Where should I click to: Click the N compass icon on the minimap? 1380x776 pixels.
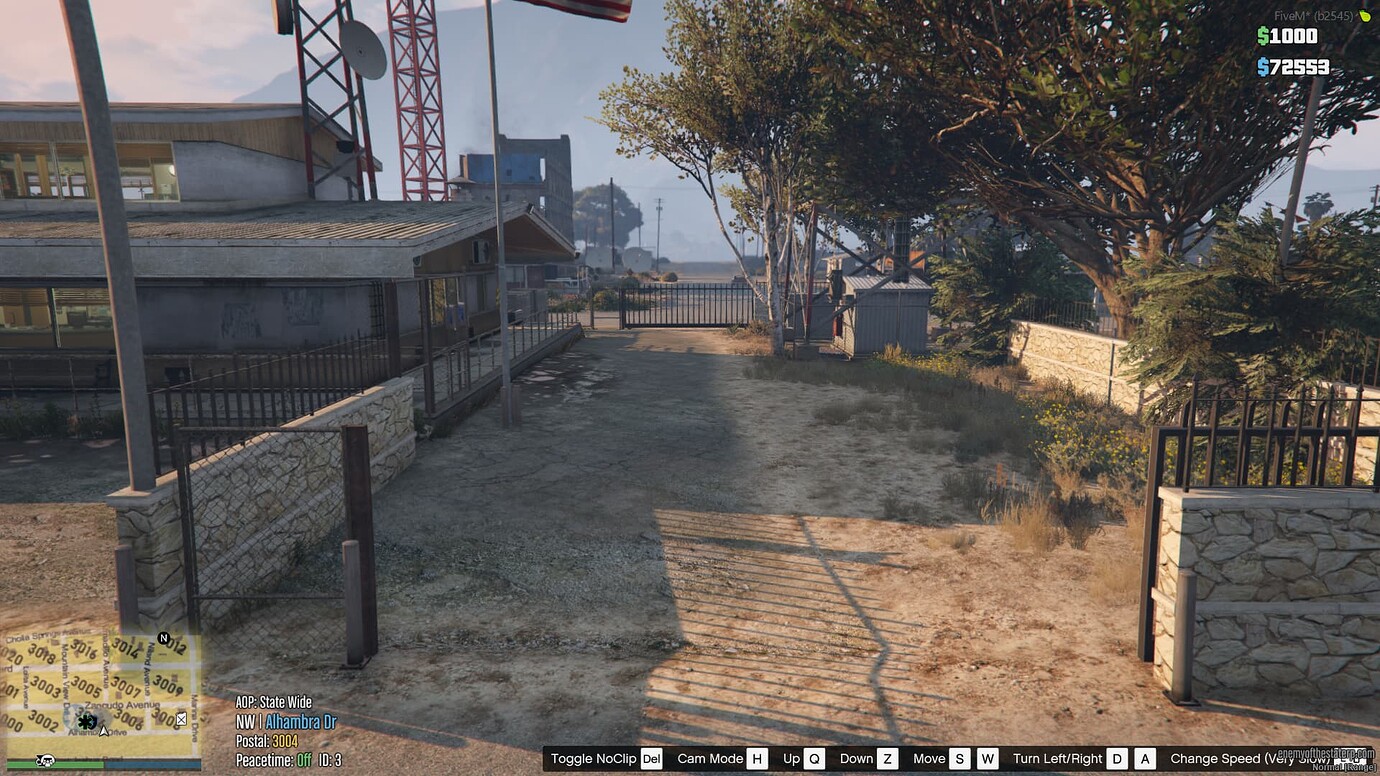point(164,637)
